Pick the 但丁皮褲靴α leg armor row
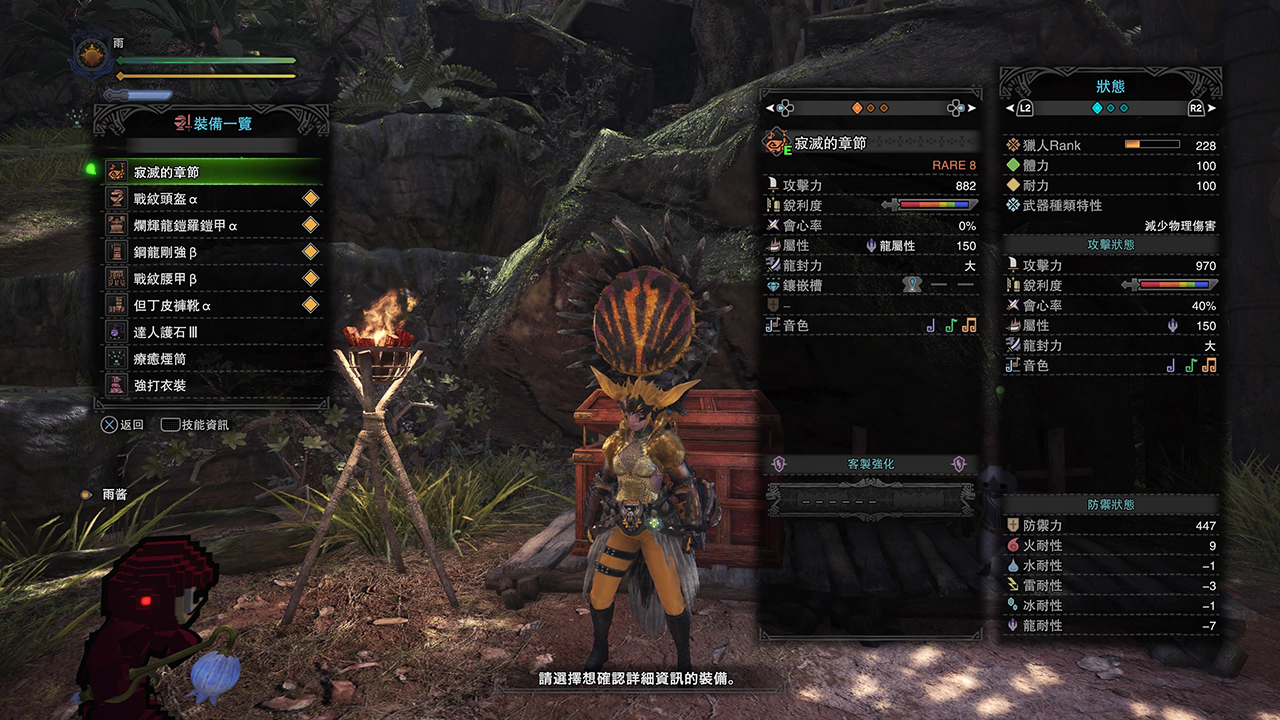 (212, 305)
